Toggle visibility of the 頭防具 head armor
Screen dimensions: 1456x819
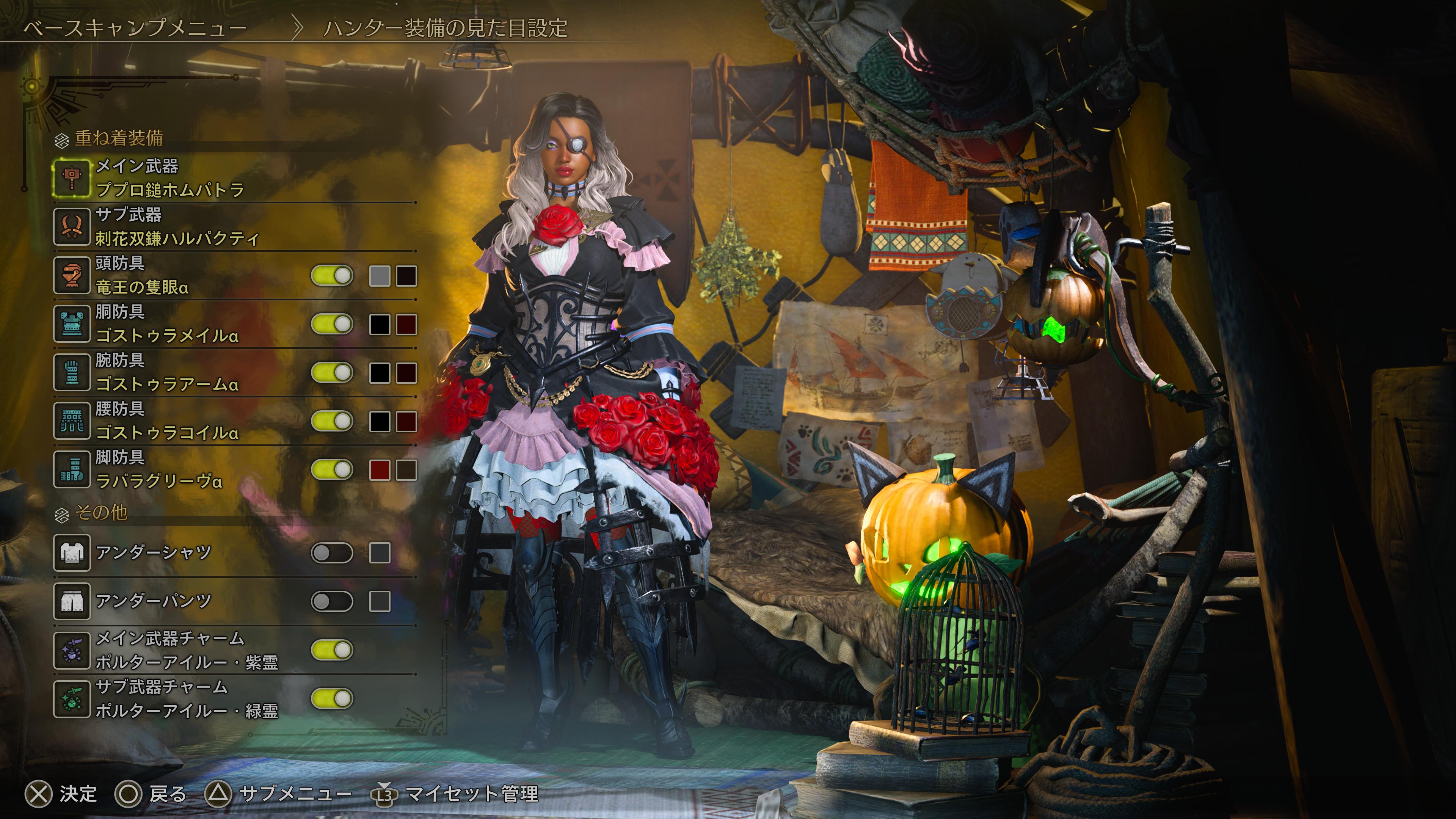tap(332, 276)
